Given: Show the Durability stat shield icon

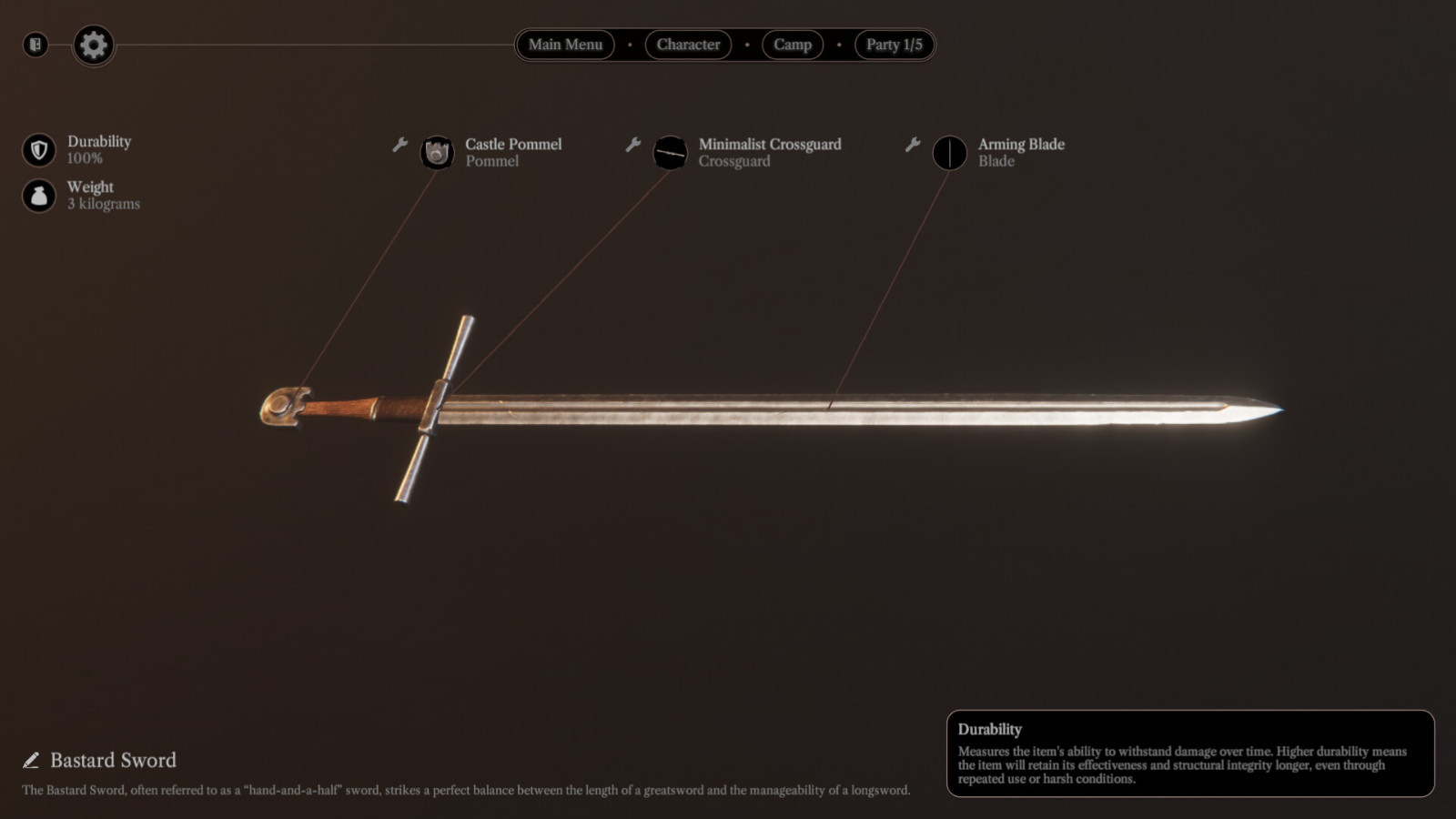Looking at the screenshot, I should [x=39, y=150].
